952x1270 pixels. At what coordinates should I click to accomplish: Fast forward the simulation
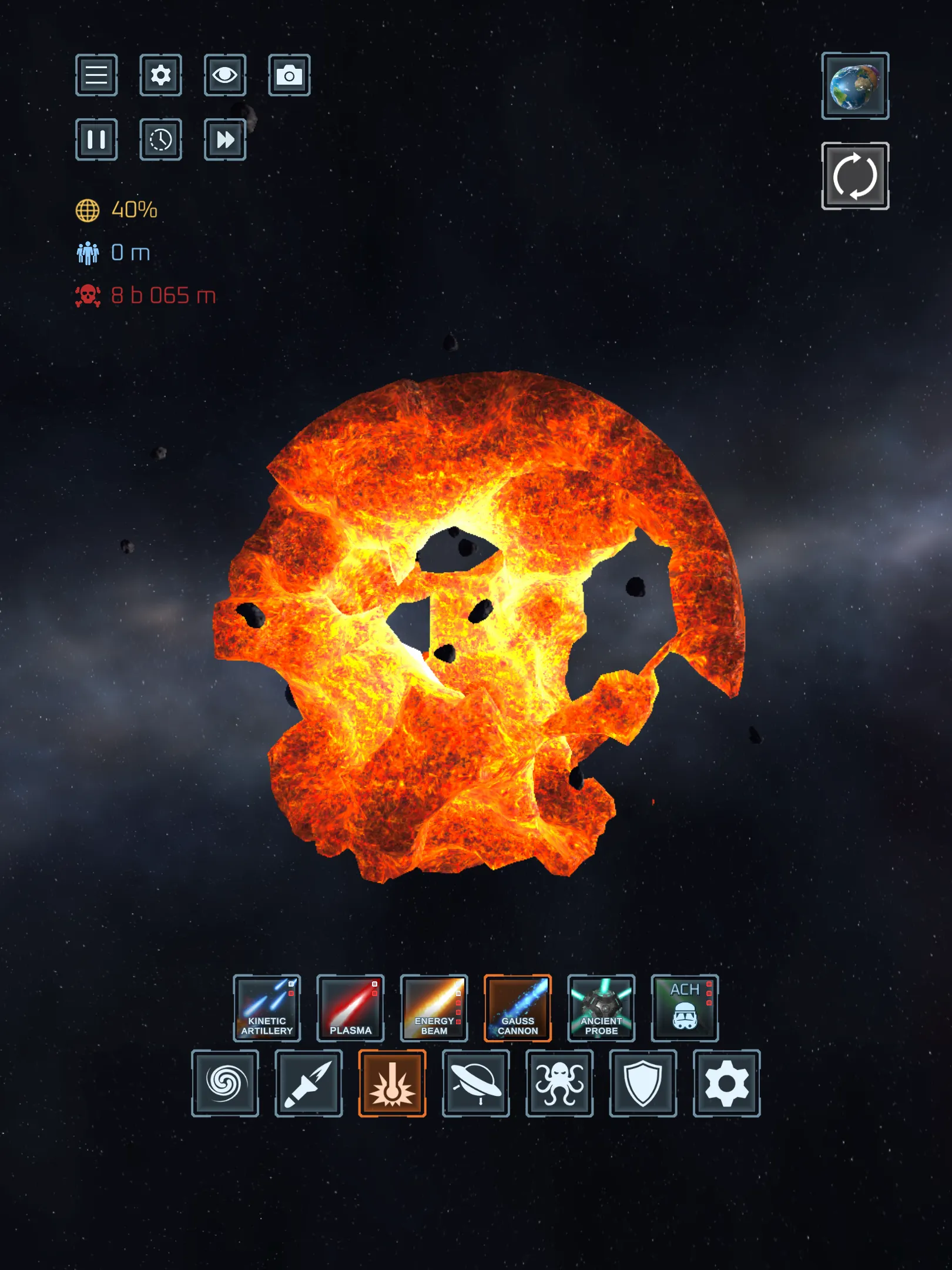pos(225,139)
